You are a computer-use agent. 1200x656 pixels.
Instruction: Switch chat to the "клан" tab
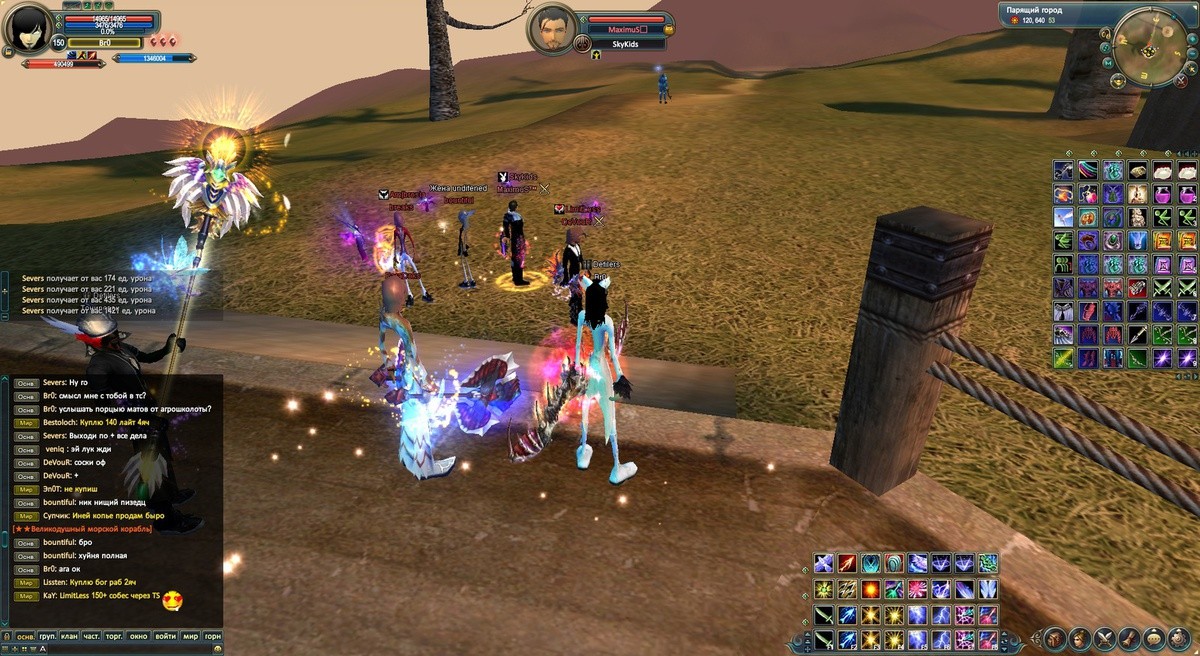(x=69, y=637)
